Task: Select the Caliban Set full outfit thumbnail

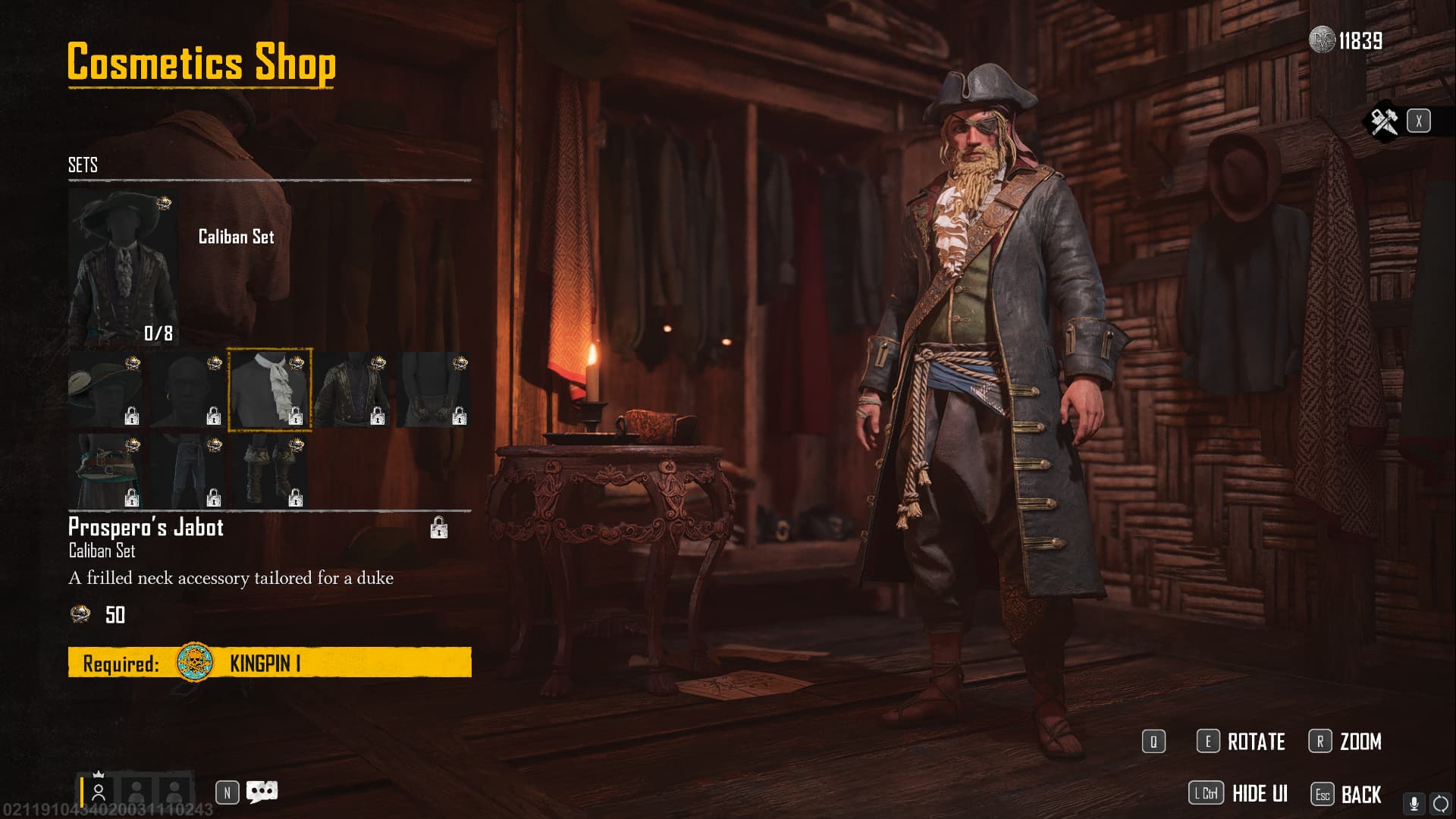Action: 123,267
